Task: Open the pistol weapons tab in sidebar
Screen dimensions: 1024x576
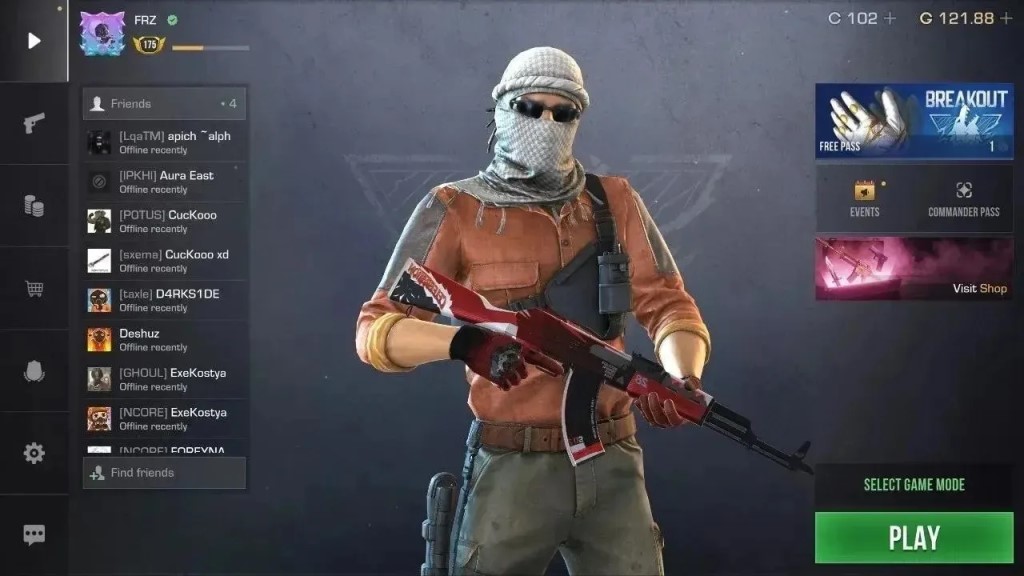Action: click(34, 123)
